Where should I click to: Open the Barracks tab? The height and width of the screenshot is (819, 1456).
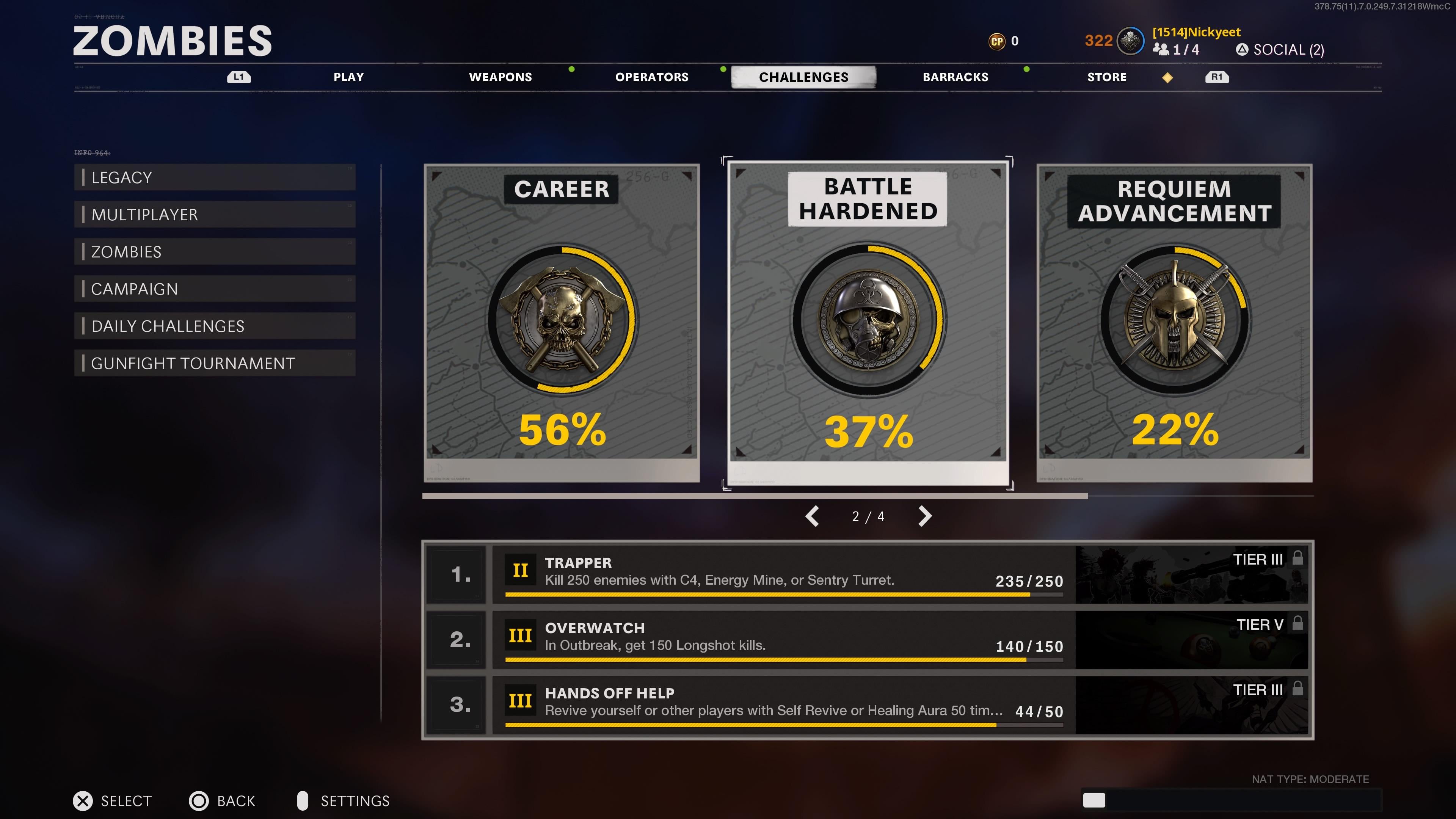click(x=955, y=77)
